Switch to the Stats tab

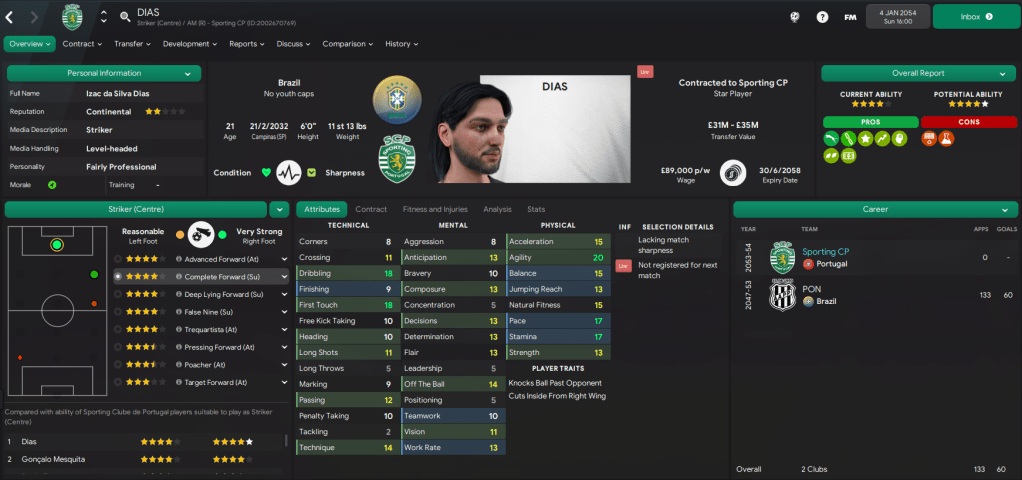click(x=536, y=209)
